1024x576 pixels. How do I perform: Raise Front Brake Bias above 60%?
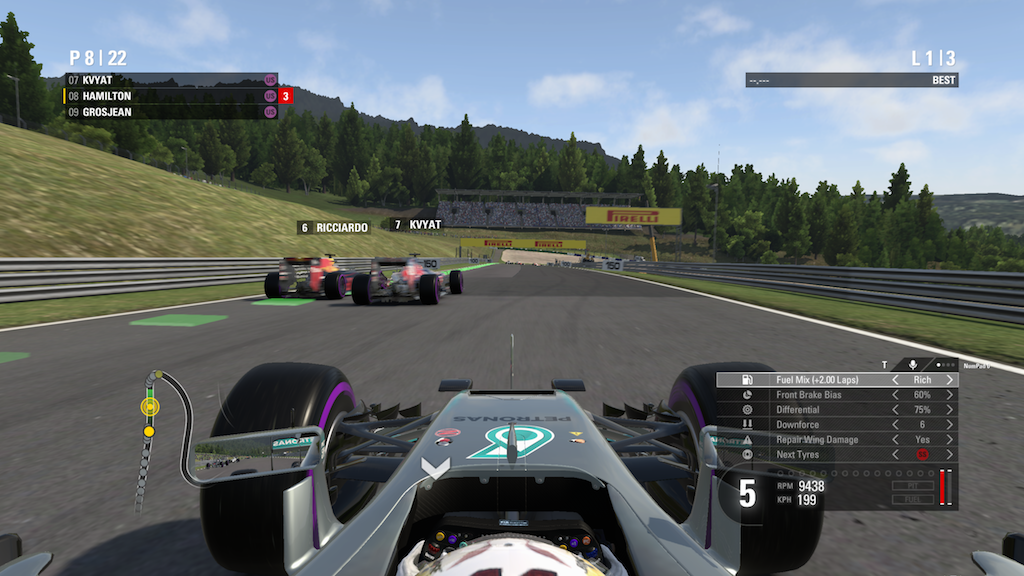[950, 395]
